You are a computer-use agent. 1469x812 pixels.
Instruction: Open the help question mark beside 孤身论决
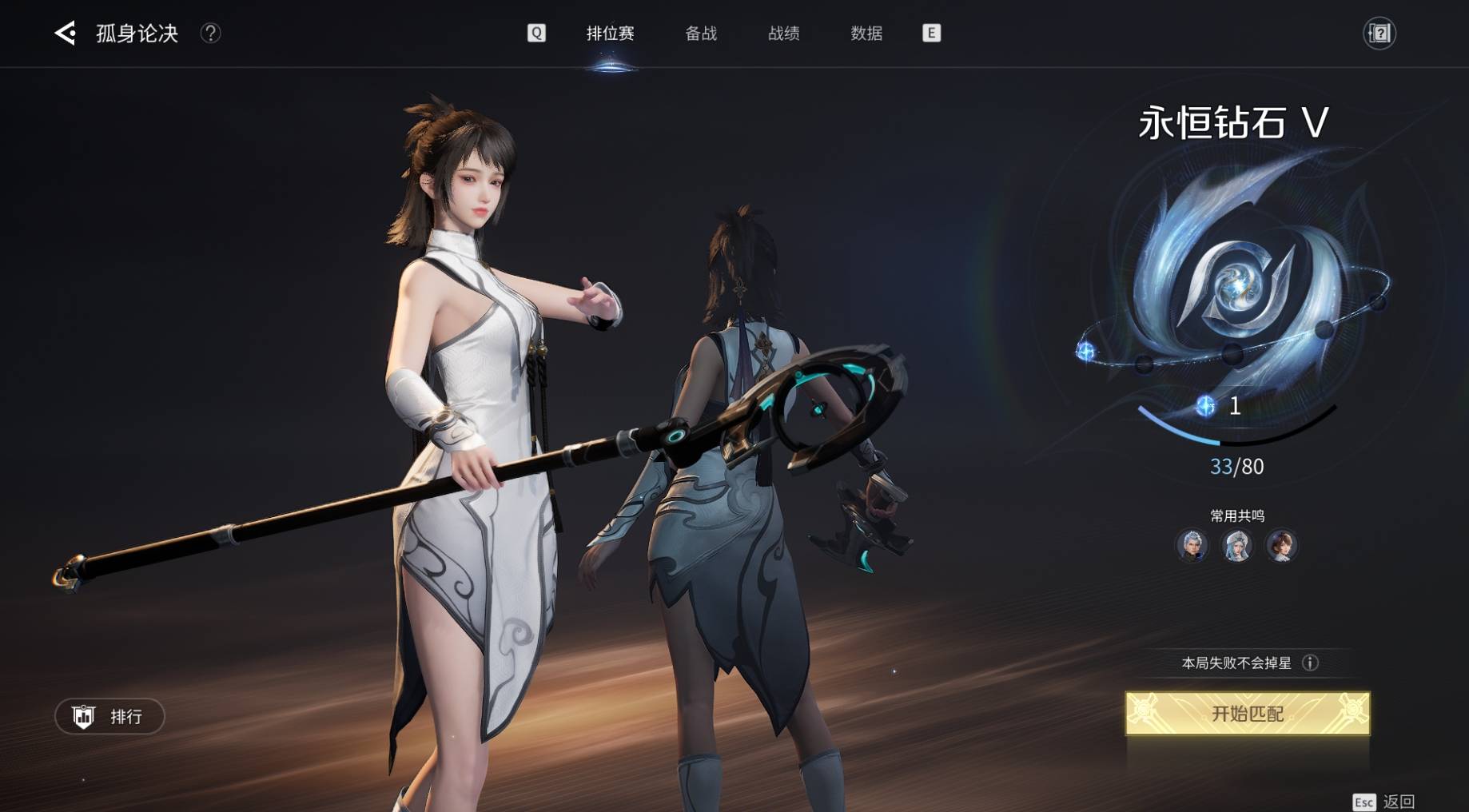(x=210, y=33)
